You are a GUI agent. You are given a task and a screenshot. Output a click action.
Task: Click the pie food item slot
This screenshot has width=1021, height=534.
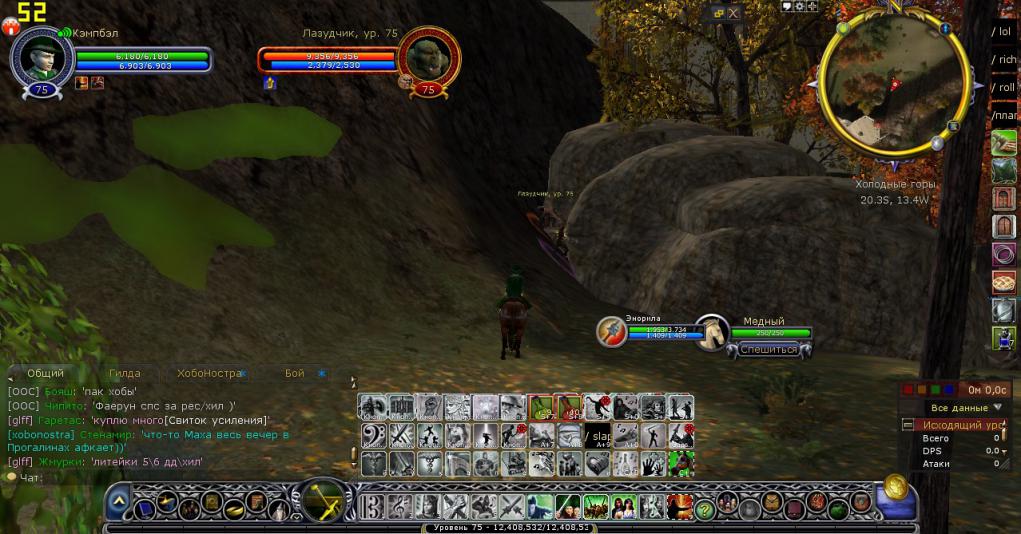(1003, 283)
